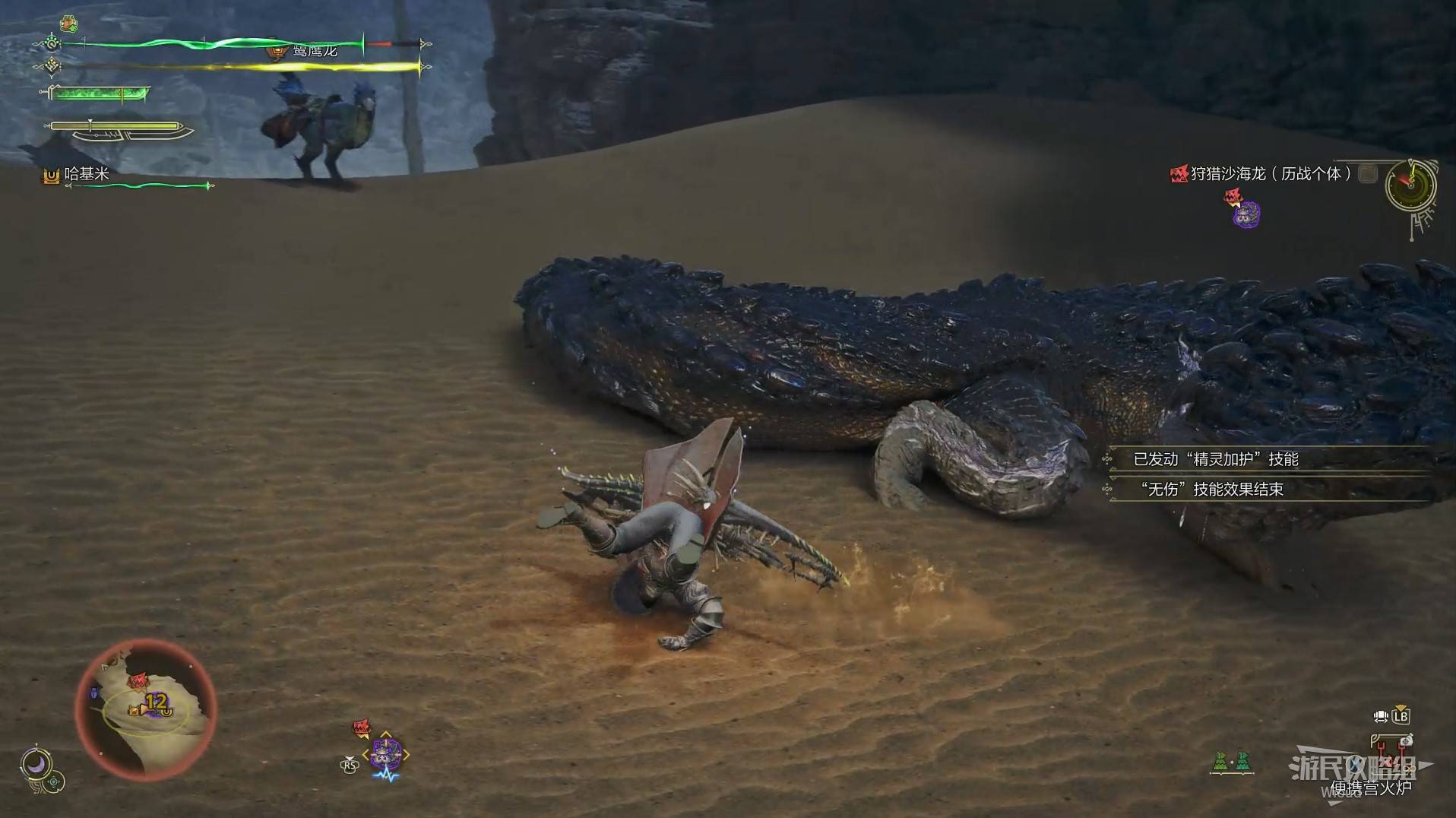This screenshot has height=818, width=1456.
Task: Select the red monster marker on the minimap
Action: (138, 680)
